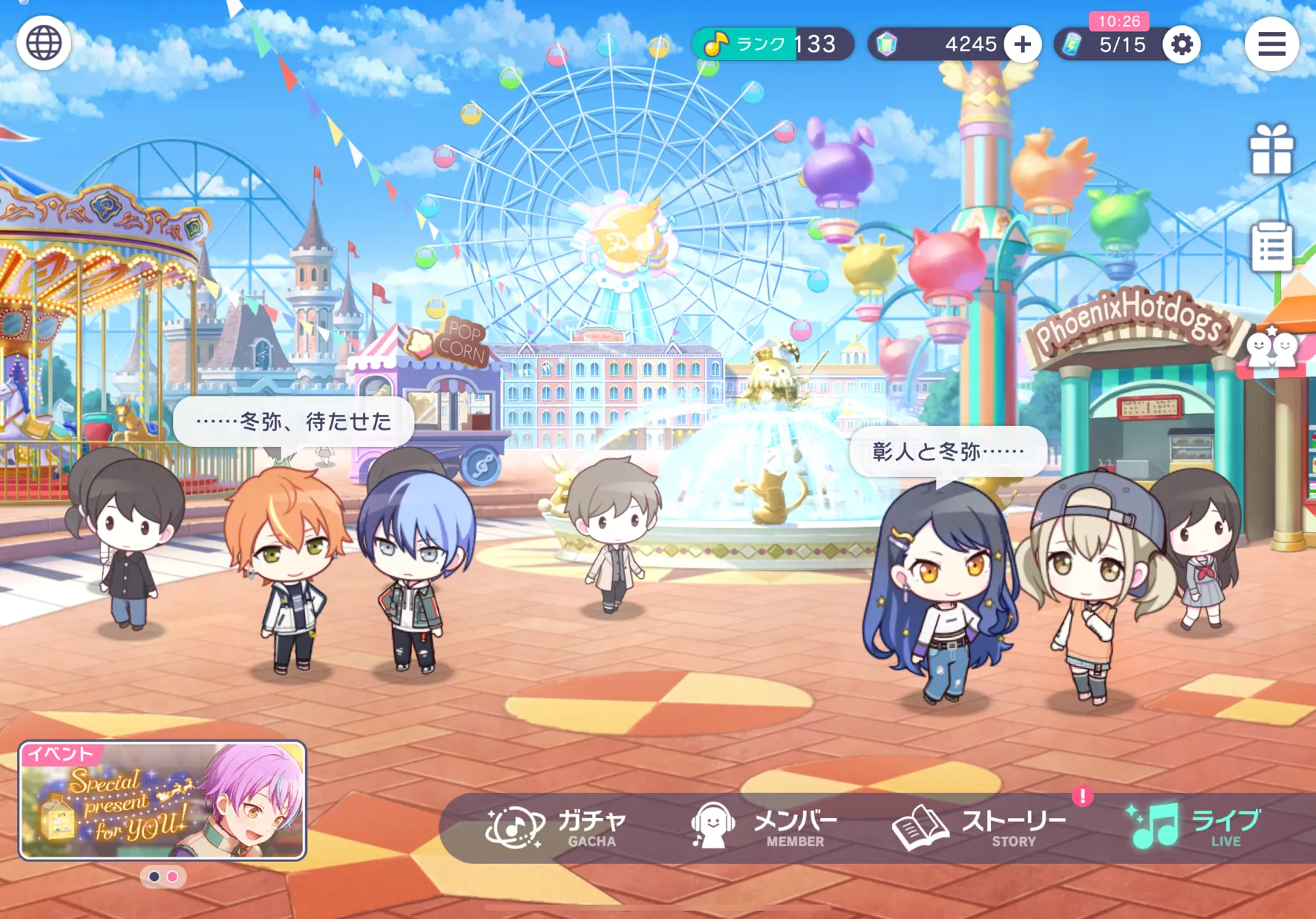This screenshot has width=1316, height=919.
Task: Open the Member menu
Action: (765, 828)
